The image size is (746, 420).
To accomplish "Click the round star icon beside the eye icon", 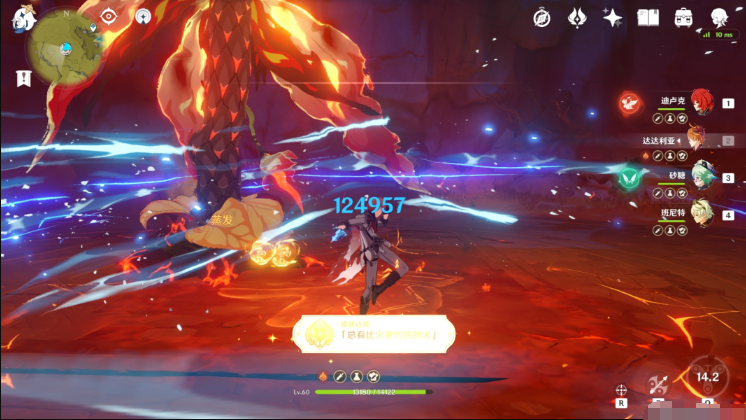I will (143, 16).
